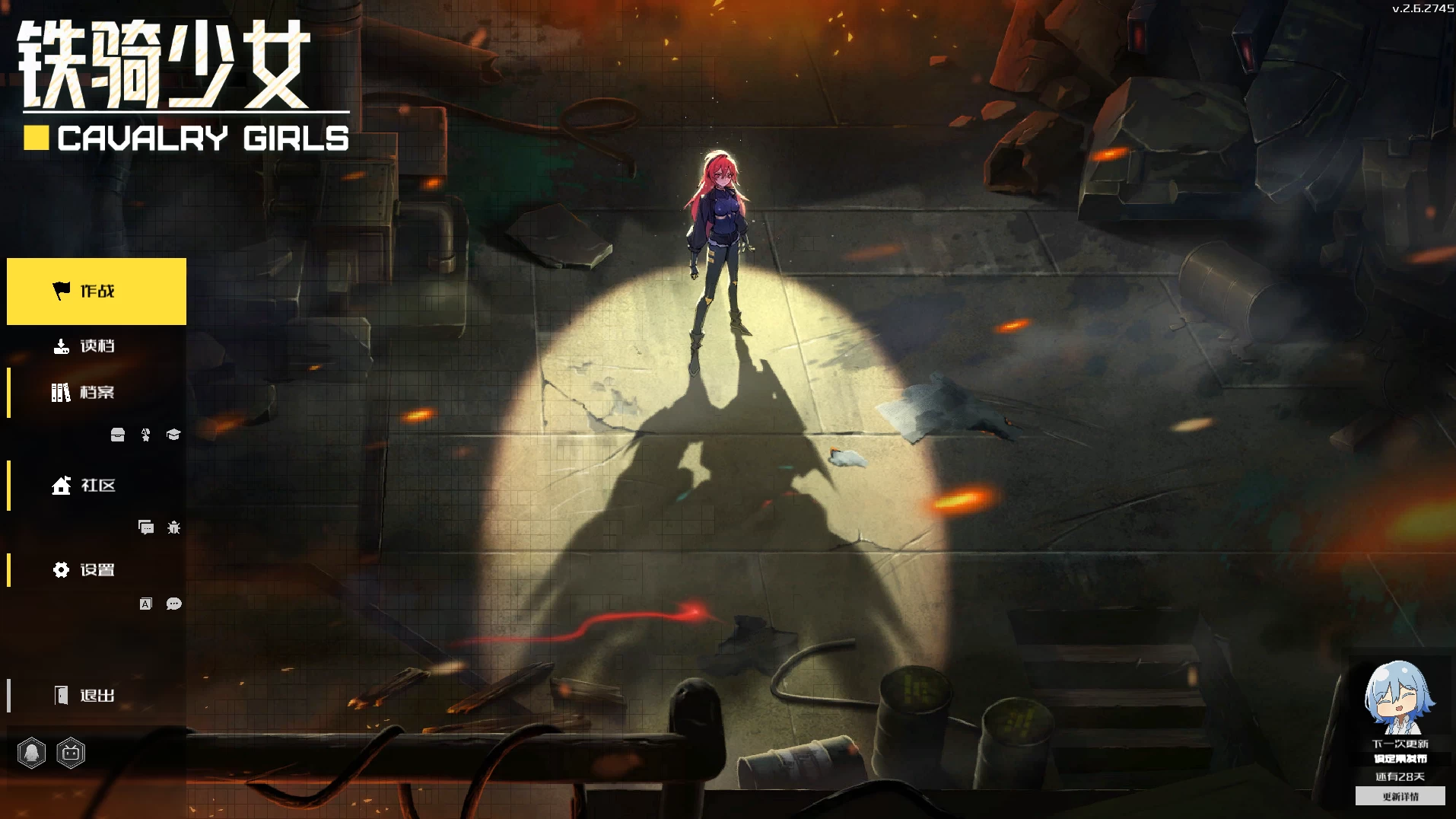Open the 设置 (Settings) menu

[97, 570]
